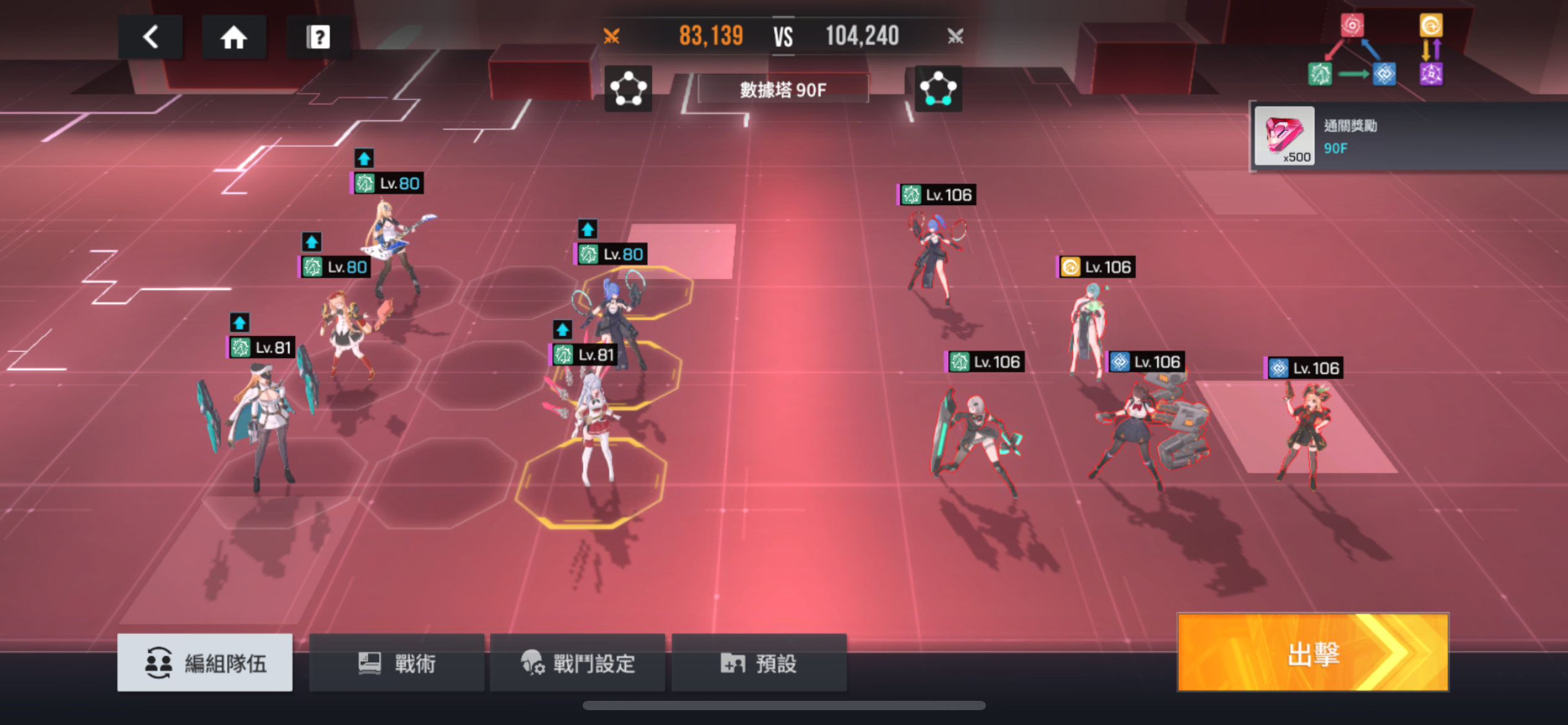Inspect the x500 gem clear reward
The height and width of the screenshot is (725, 1568).
(1284, 136)
